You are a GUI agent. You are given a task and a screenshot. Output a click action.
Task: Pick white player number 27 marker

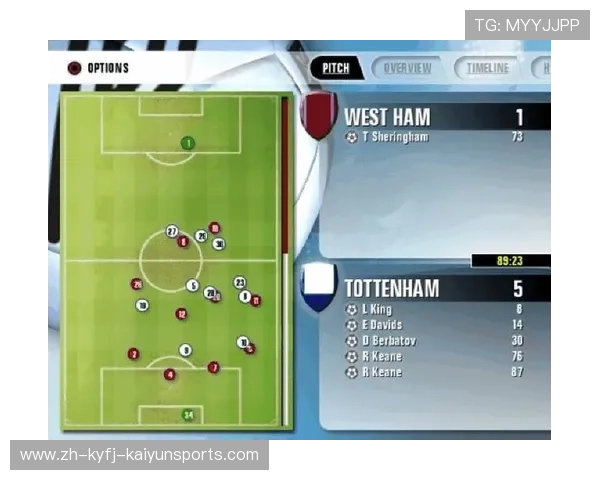tap(172, 231)
